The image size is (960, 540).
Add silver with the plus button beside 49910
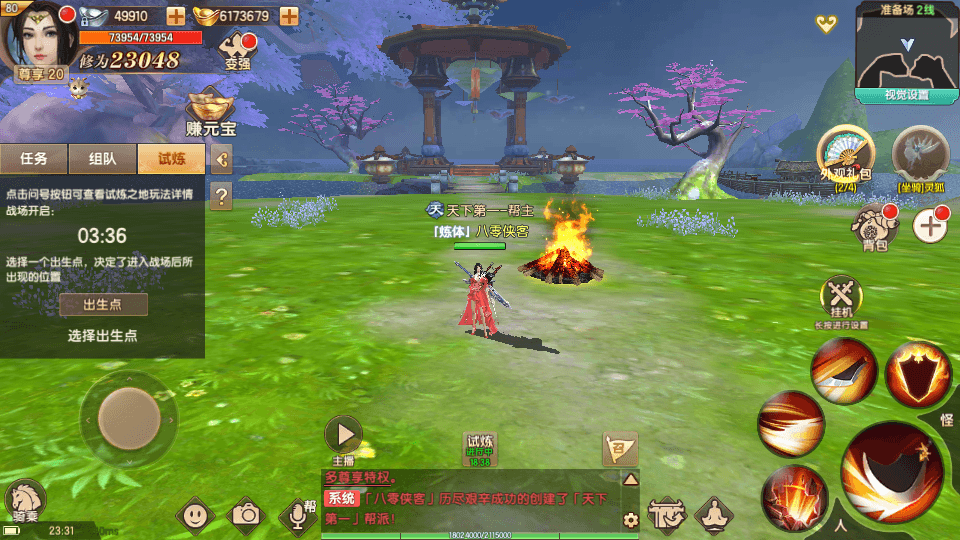176,16
